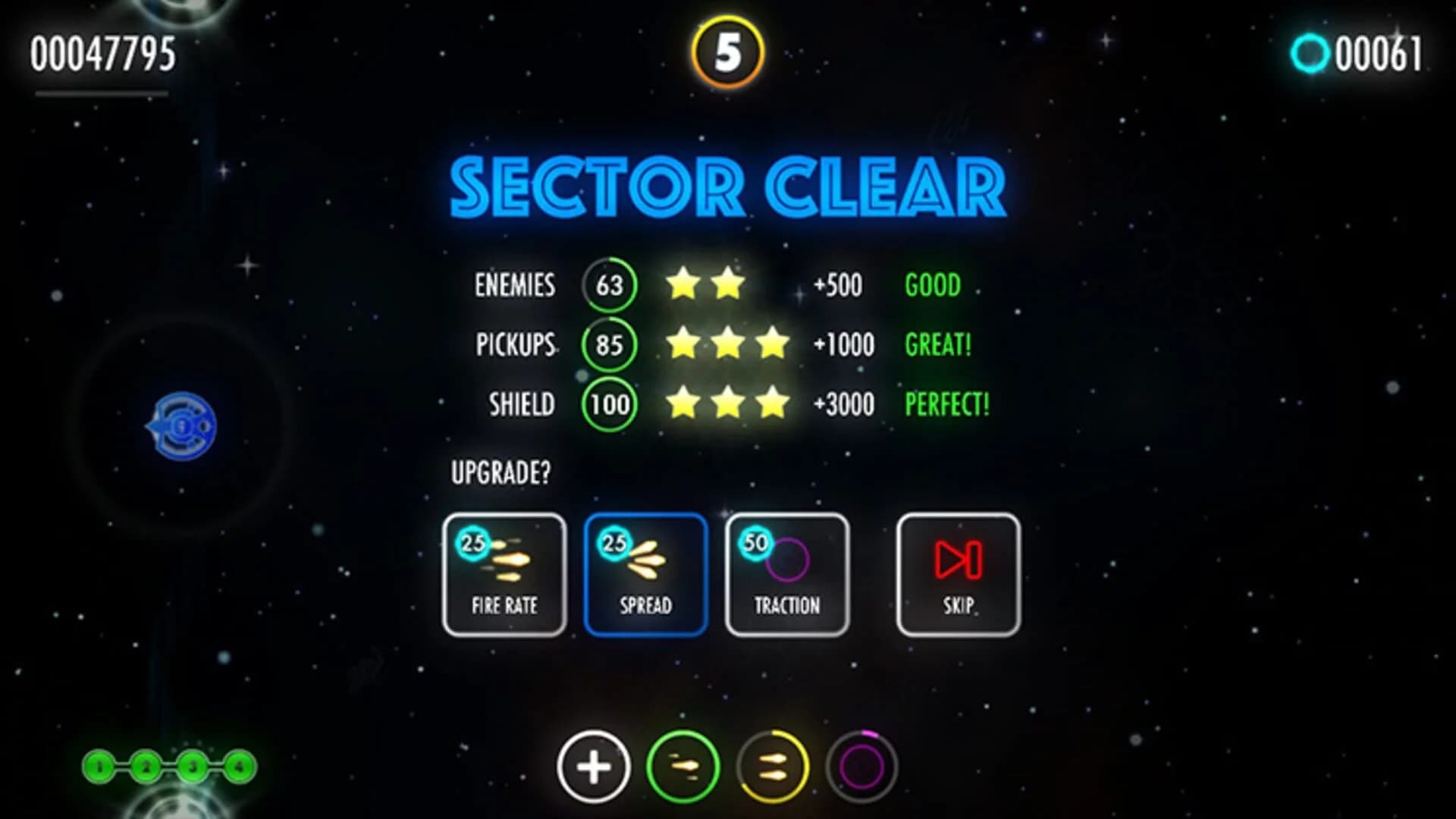Select the purple traction ring icon
The height and width of the screenshot is (819, 1456).
[861, 768]
